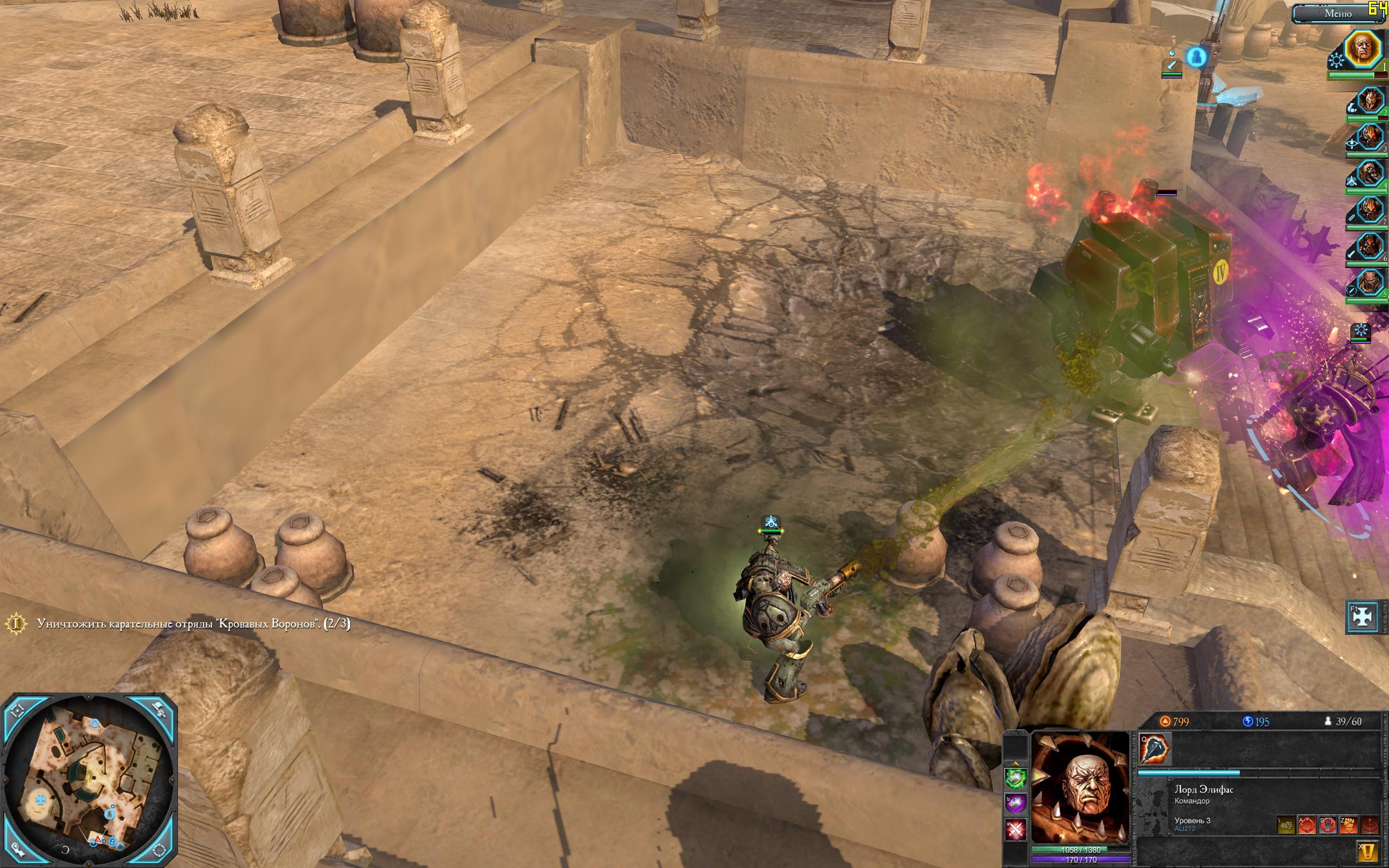This screenshot has width=1389, height=868.
Task: Click the iron cross button on right edge
Action: coord(1362,616)
